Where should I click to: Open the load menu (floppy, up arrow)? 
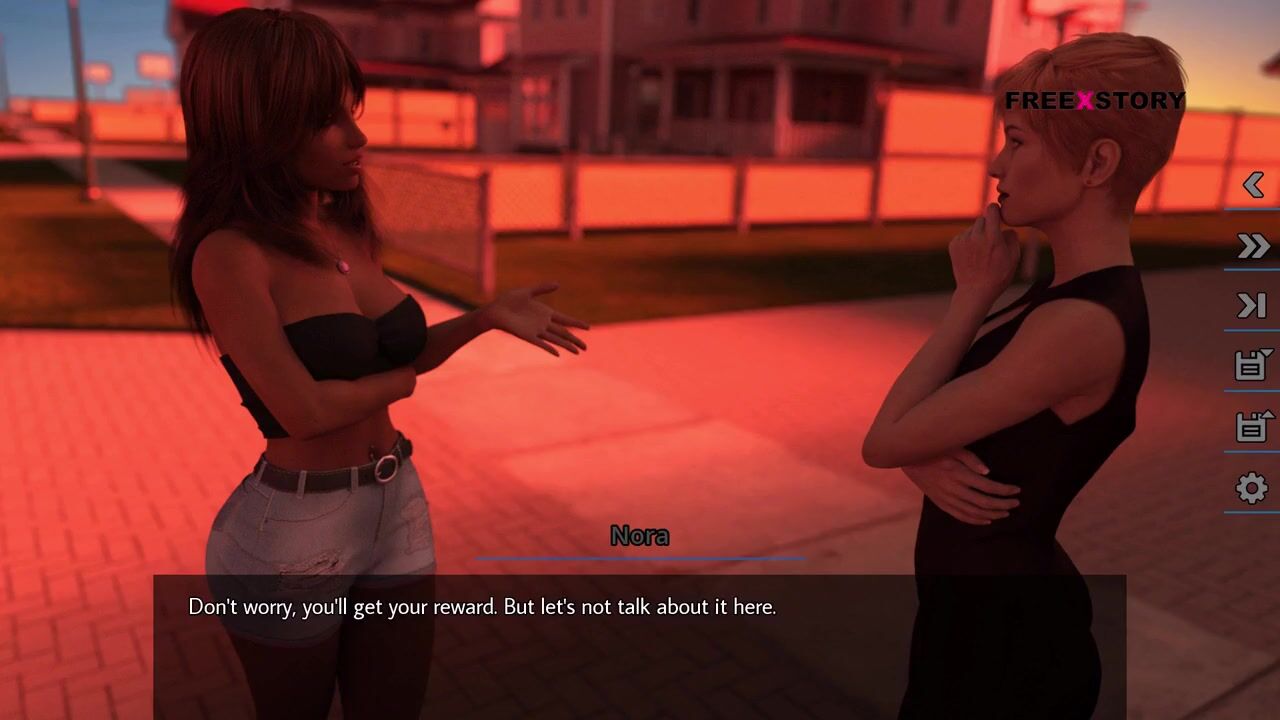[x=1253, y=427]
